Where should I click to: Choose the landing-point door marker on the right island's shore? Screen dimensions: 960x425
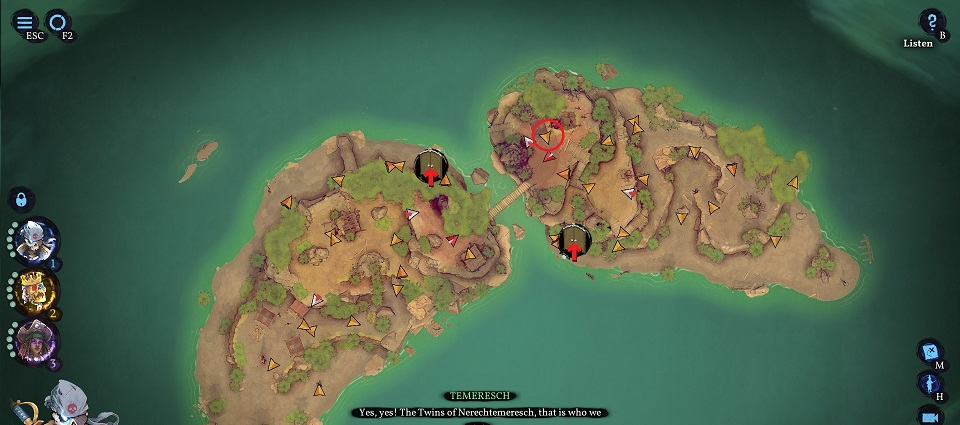[x=573, y=241]
